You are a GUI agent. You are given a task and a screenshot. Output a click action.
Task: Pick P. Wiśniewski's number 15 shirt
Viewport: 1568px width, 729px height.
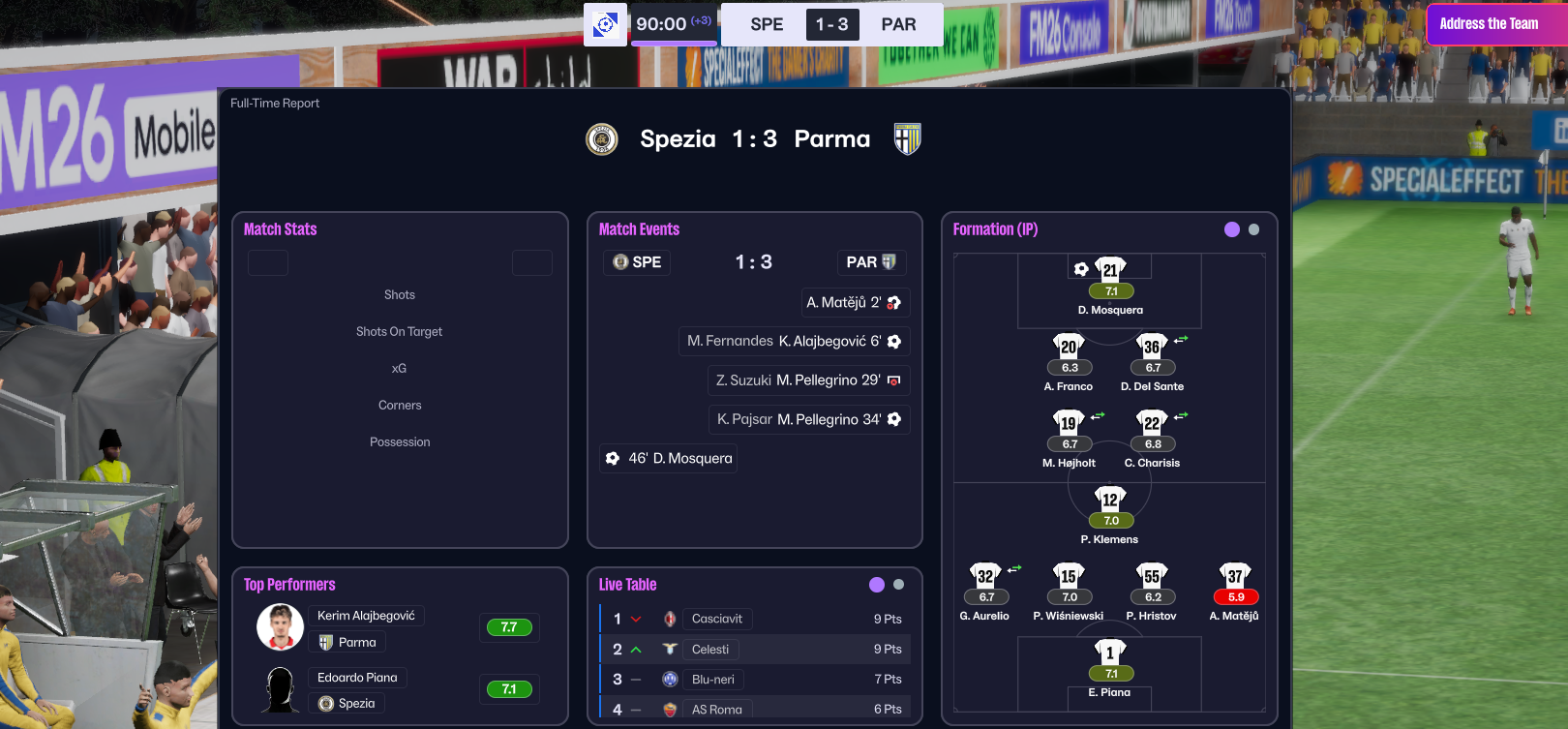1069,576
